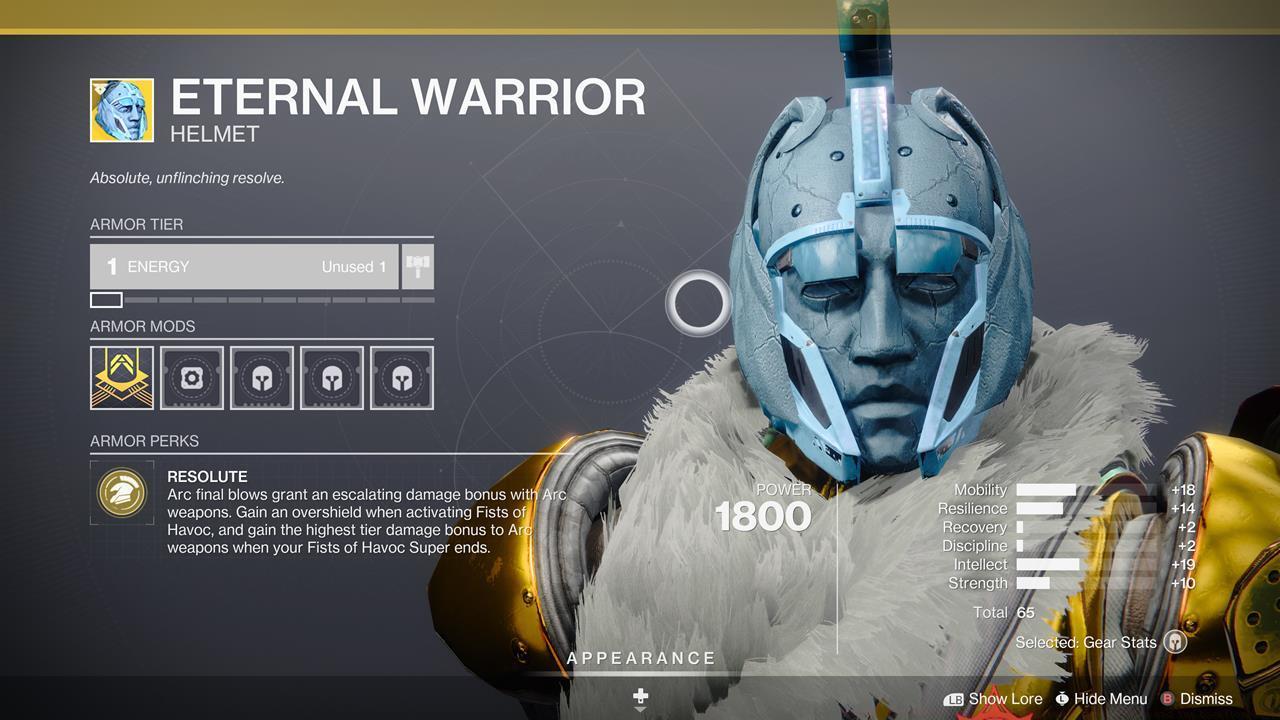The height and width of the screenshot is (720, 1280).
Task: Select the first helmet armor mod slot
Action: point(261,377)
